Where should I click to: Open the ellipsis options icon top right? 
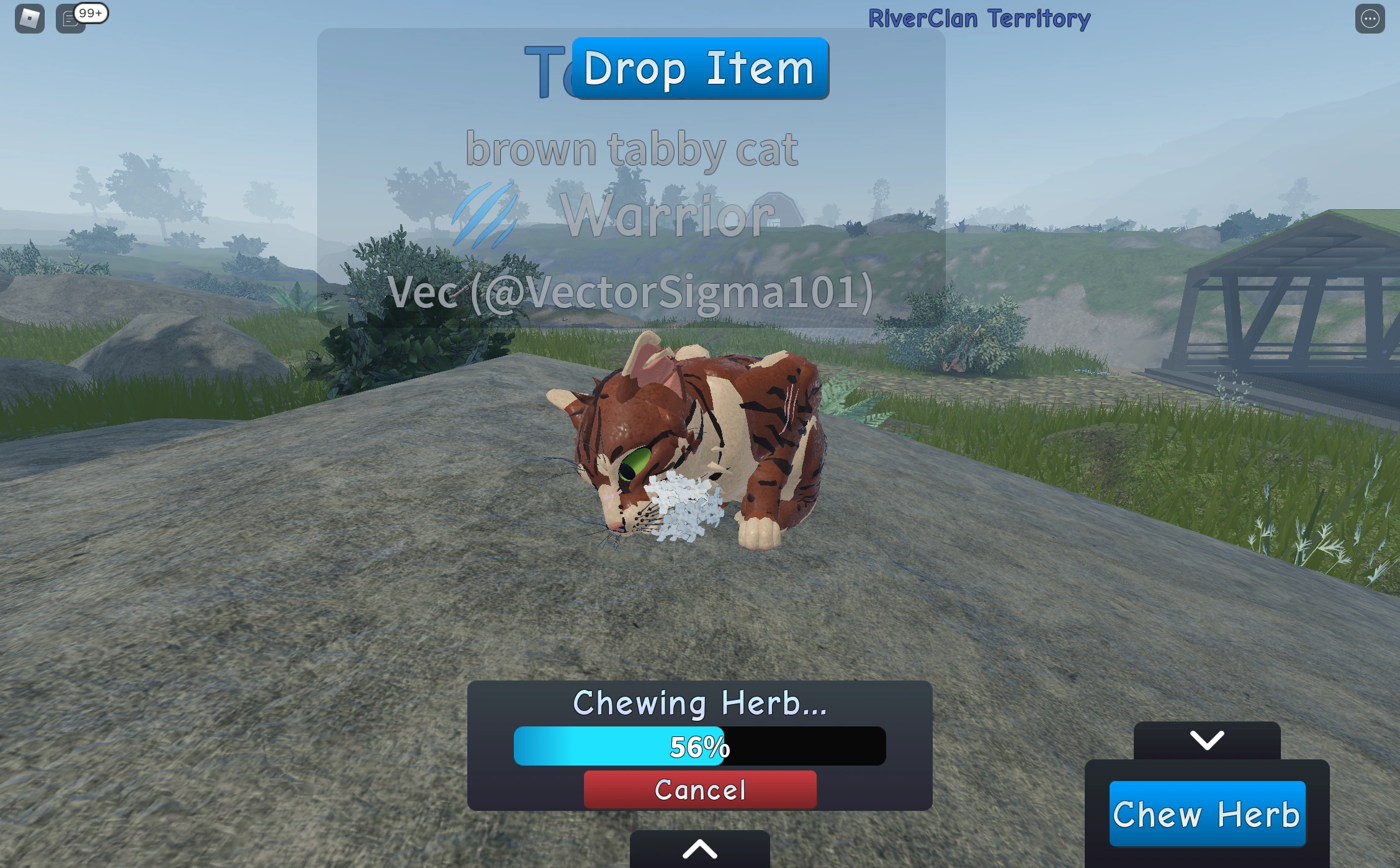coord(1369,18)
